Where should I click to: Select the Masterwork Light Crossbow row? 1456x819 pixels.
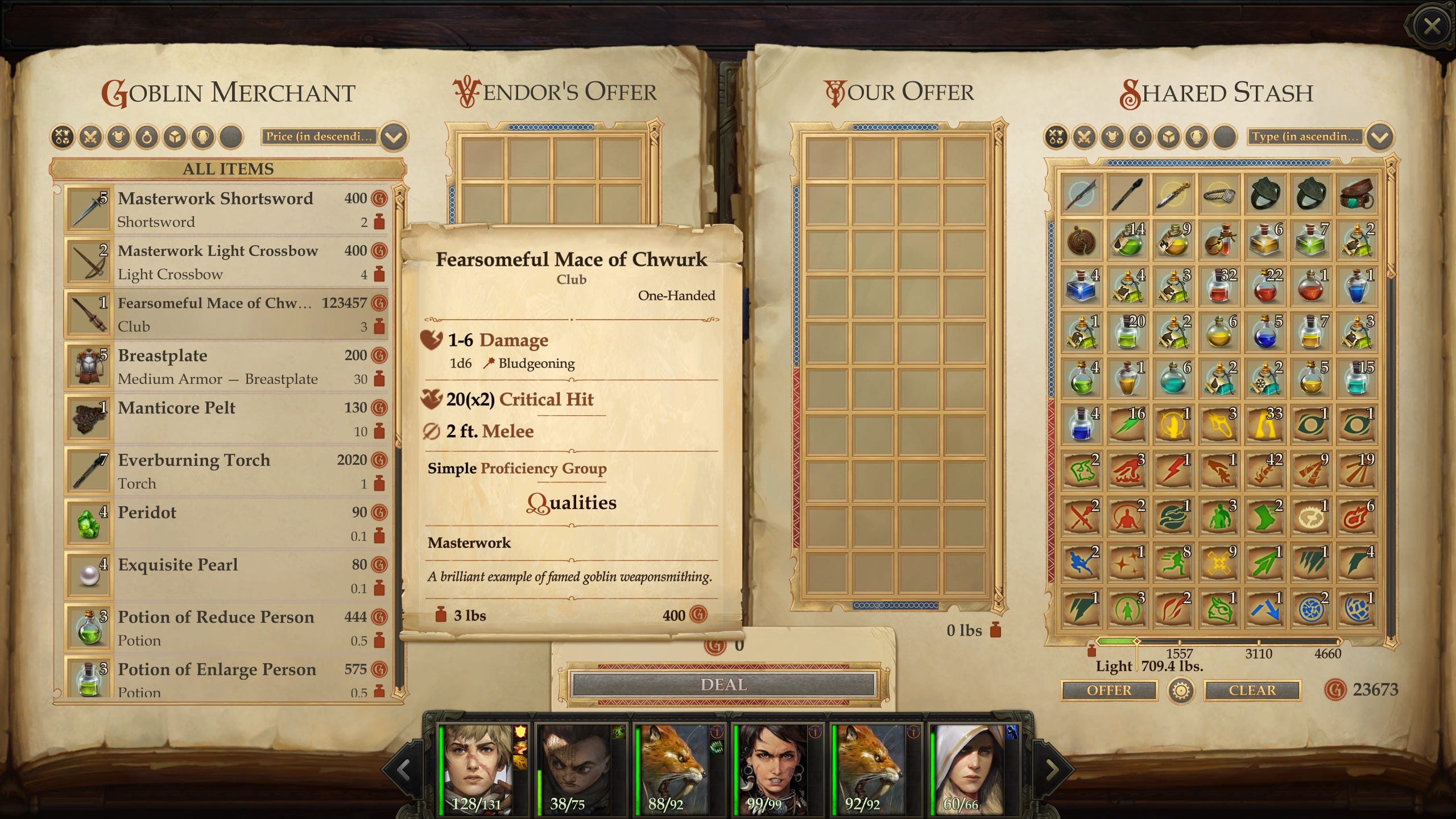[227, 262]
